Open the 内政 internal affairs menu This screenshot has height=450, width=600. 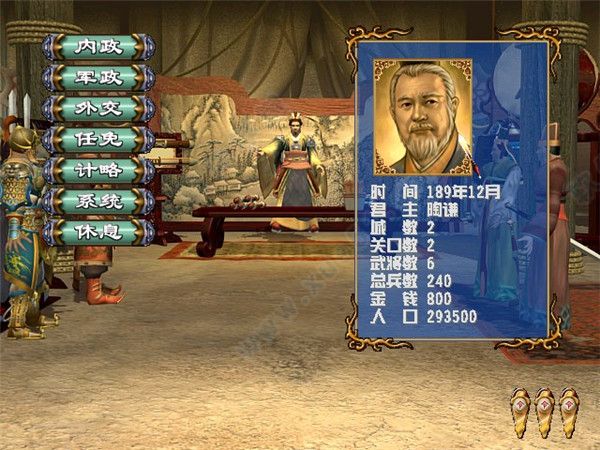click(98, 46)
